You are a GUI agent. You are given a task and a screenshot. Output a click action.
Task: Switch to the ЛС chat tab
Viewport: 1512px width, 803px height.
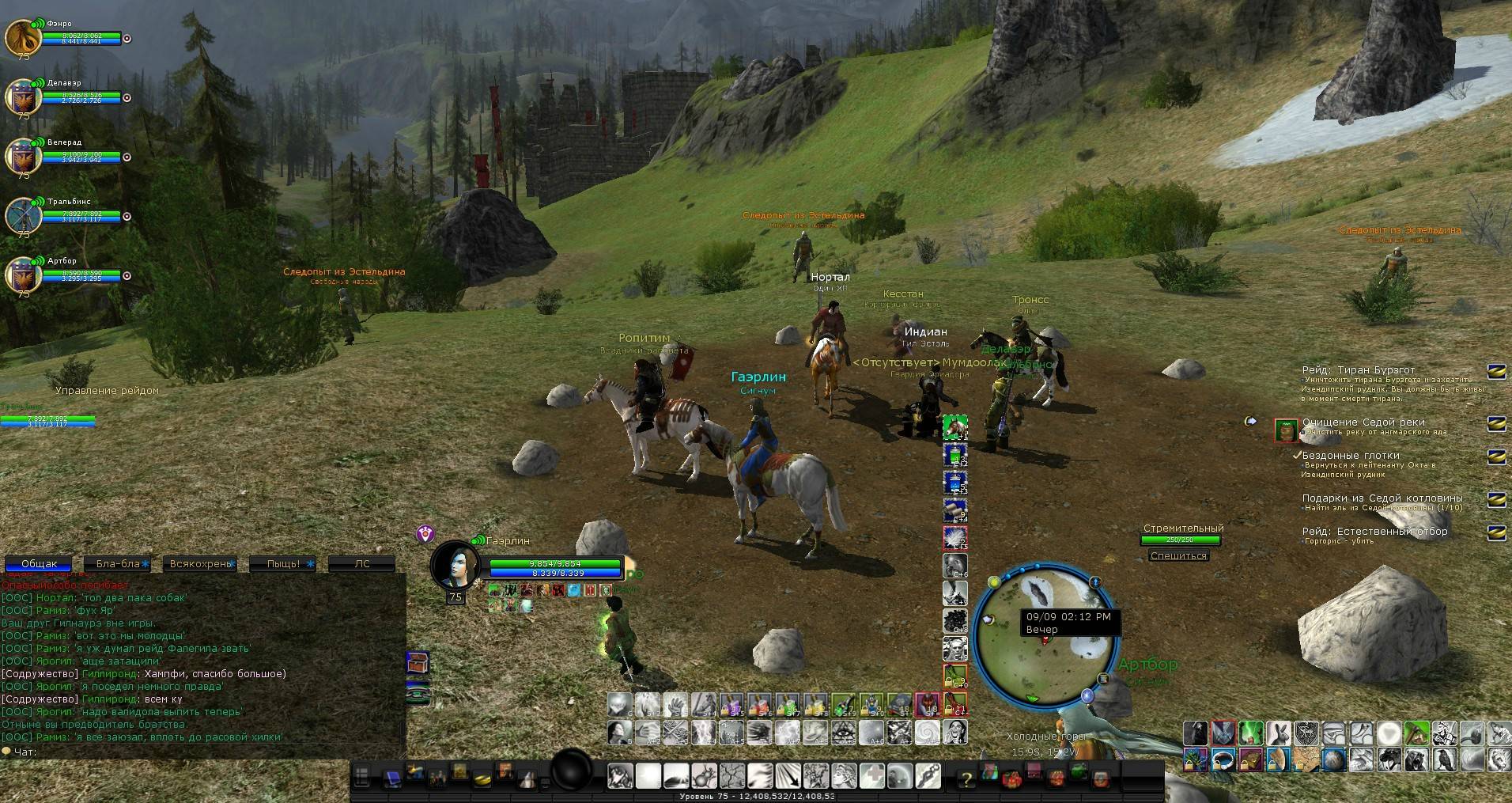tap(362, 564)
